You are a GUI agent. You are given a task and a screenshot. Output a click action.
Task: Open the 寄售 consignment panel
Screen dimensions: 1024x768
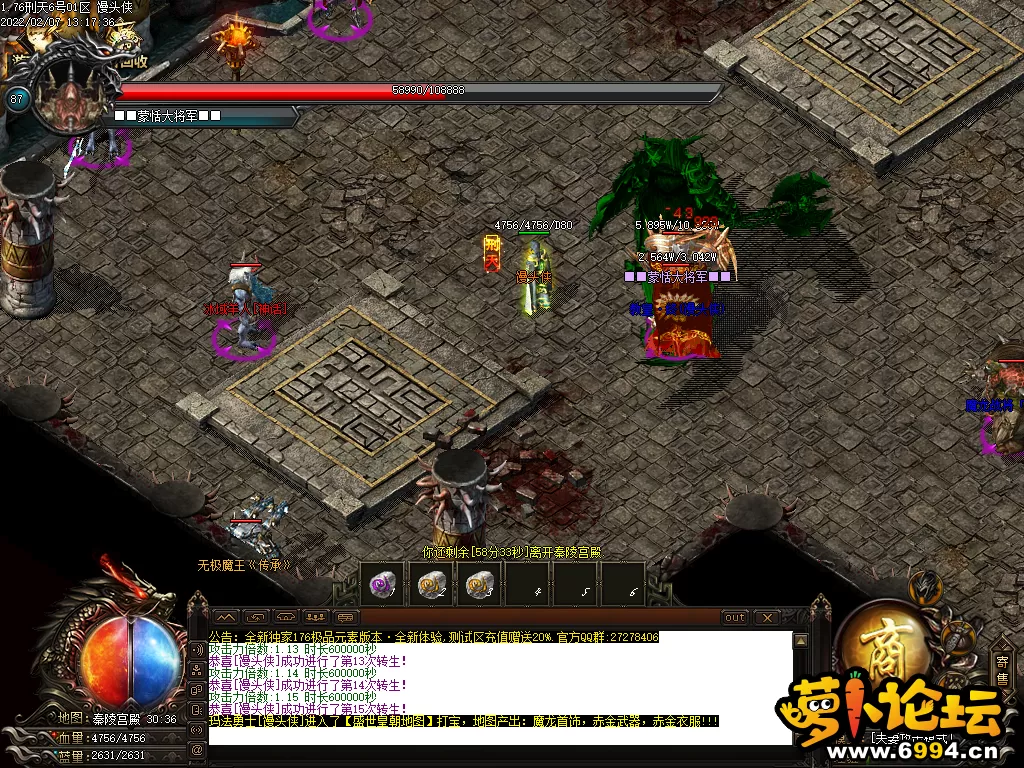click(1002, 669)
